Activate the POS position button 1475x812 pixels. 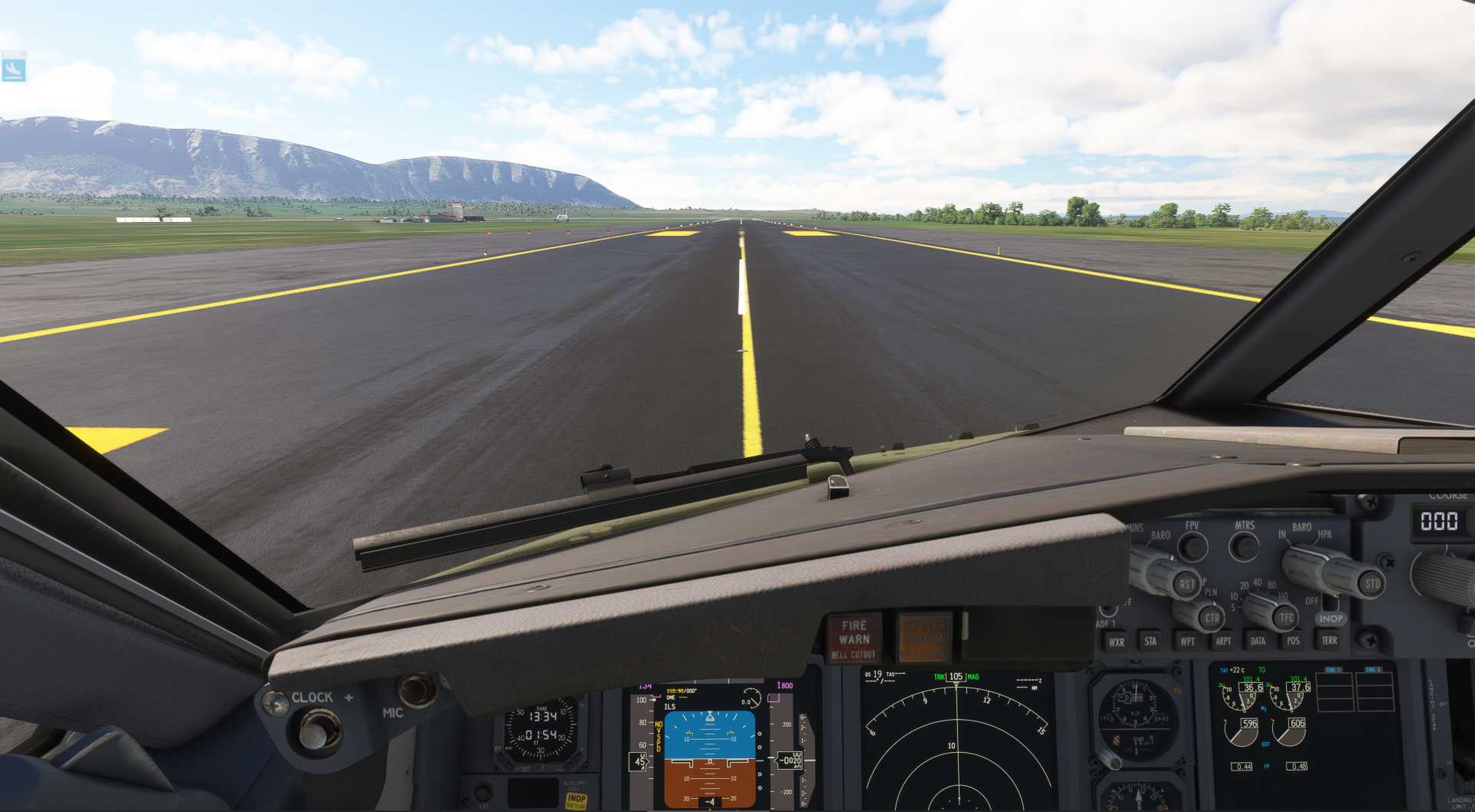pyautogui.click(x=1294, y=641)
